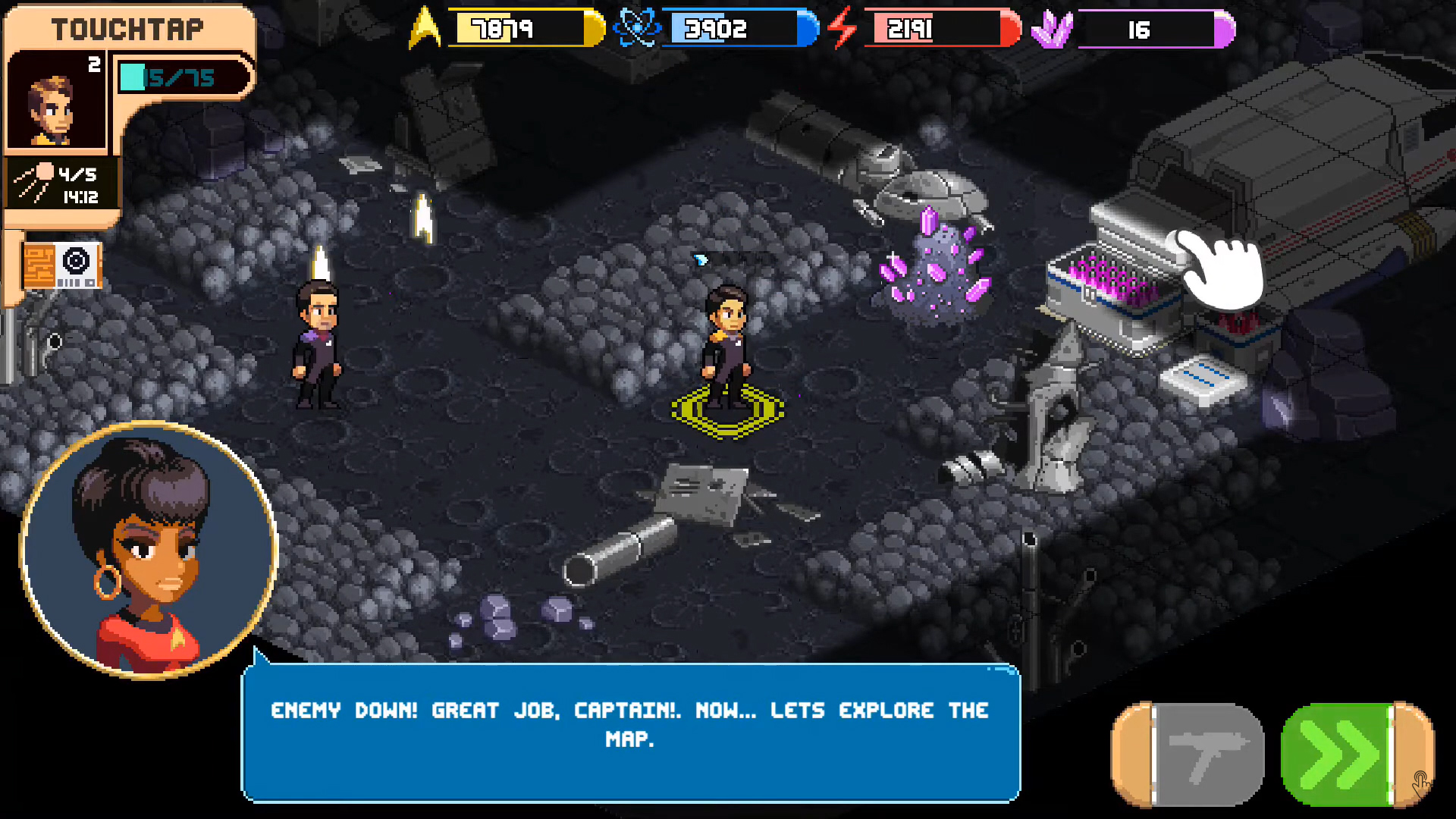Click the red lightning bolt energy icon

pyautogui.click(x=842, y=29)
